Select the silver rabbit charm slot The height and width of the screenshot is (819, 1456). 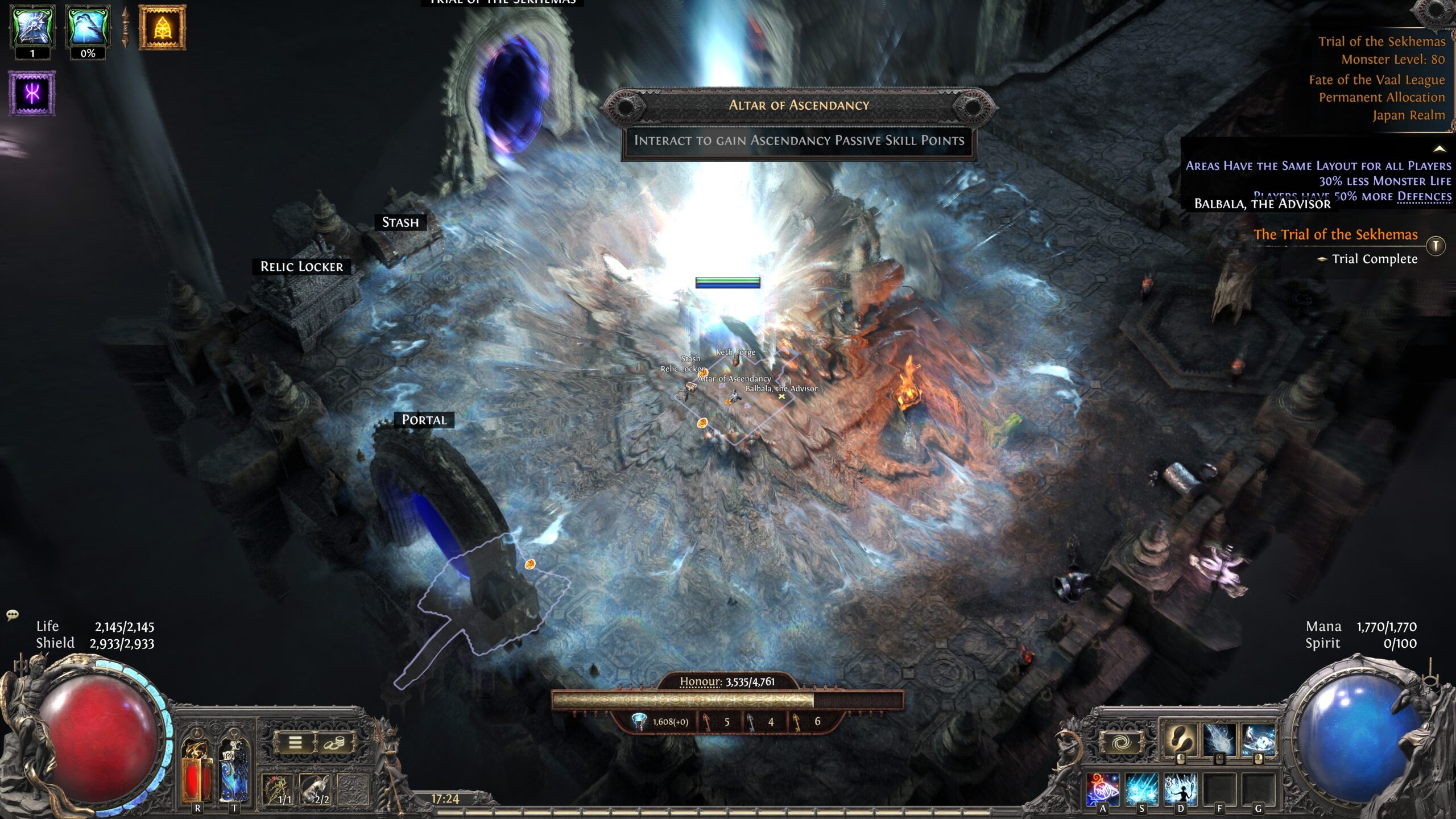[316, 790]
